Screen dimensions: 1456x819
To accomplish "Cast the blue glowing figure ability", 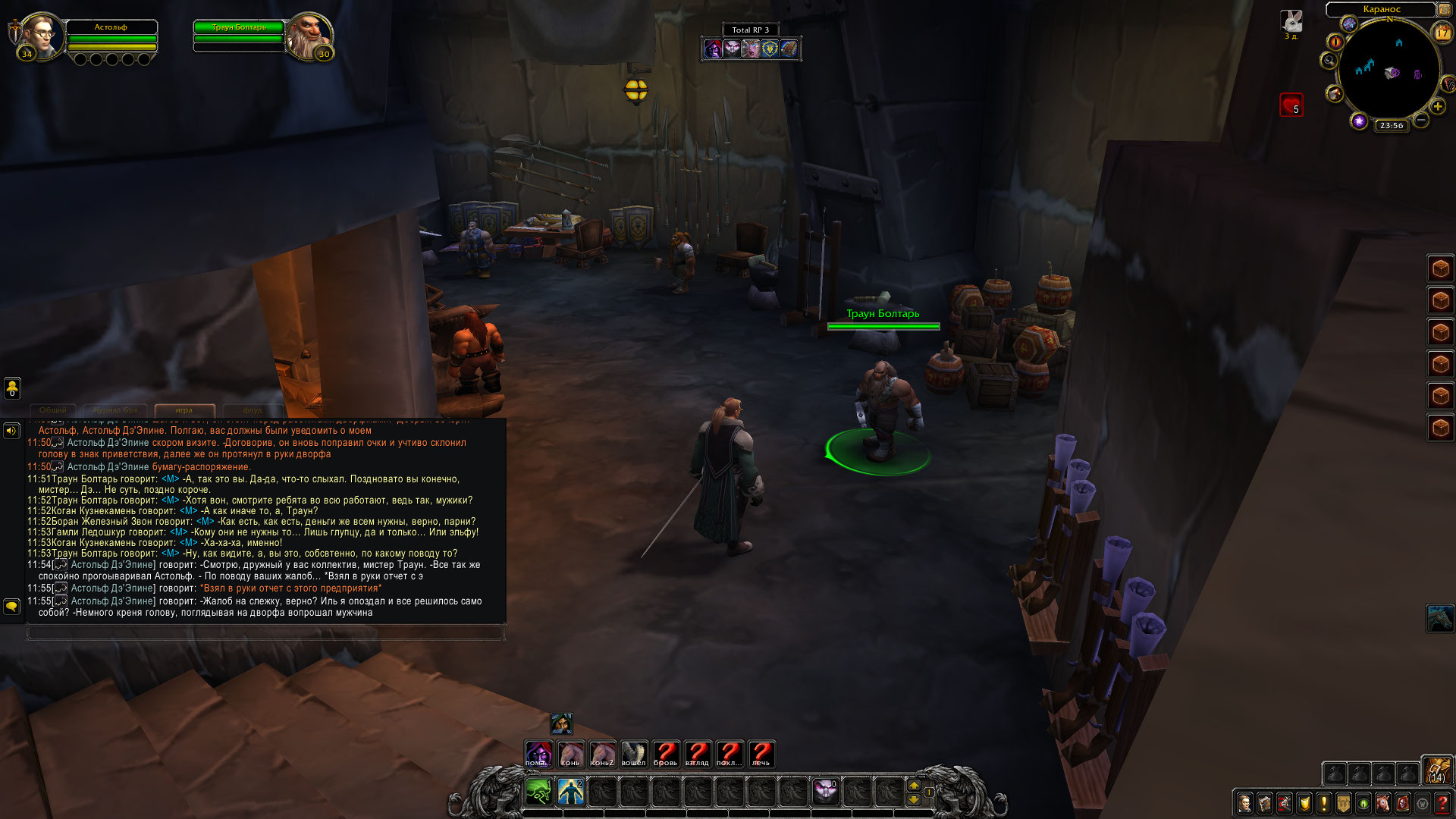I will click(x=570, y=792).
